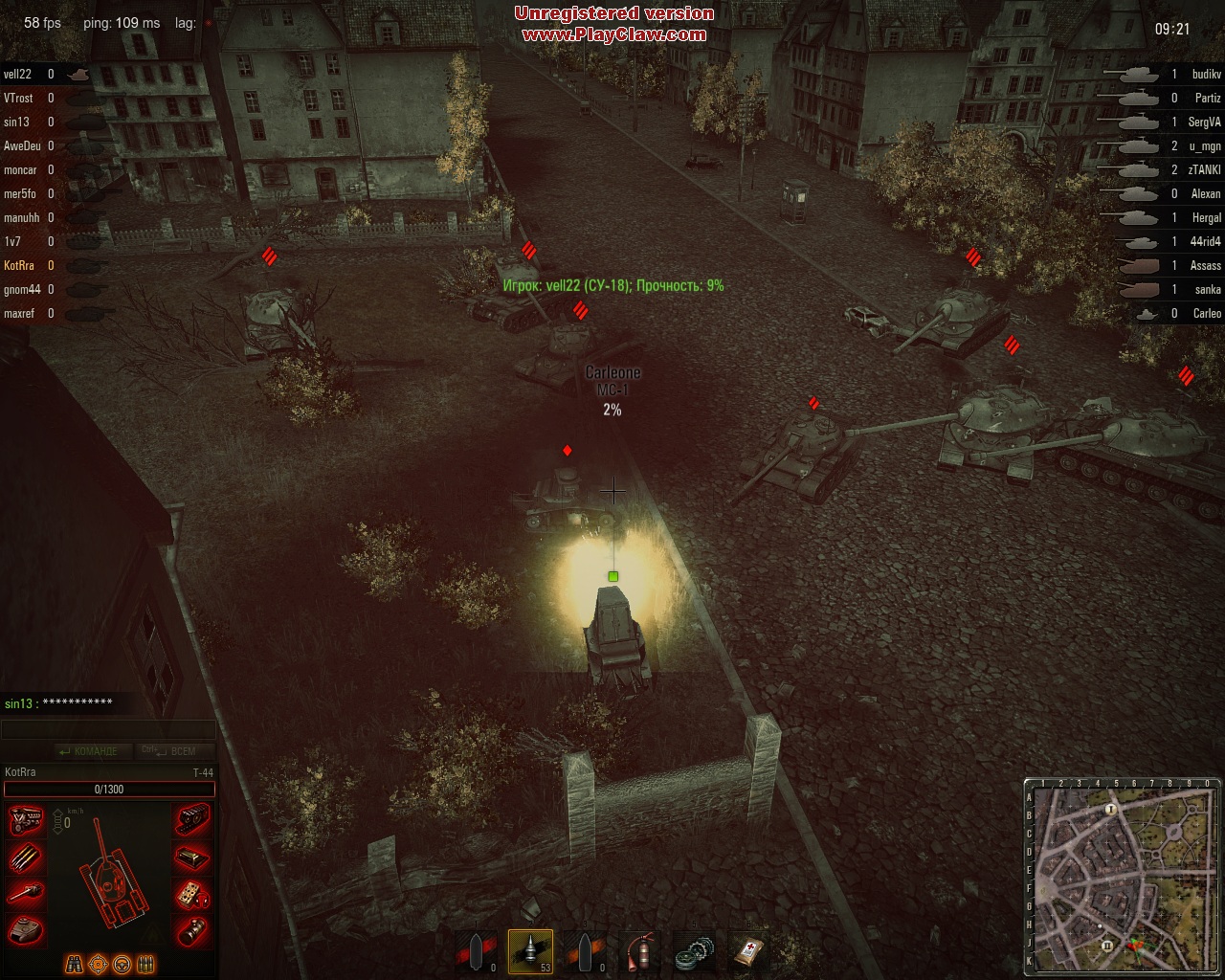
Task: Click the chat message input field
Action: pyautogui.click(x=108, y=730)
